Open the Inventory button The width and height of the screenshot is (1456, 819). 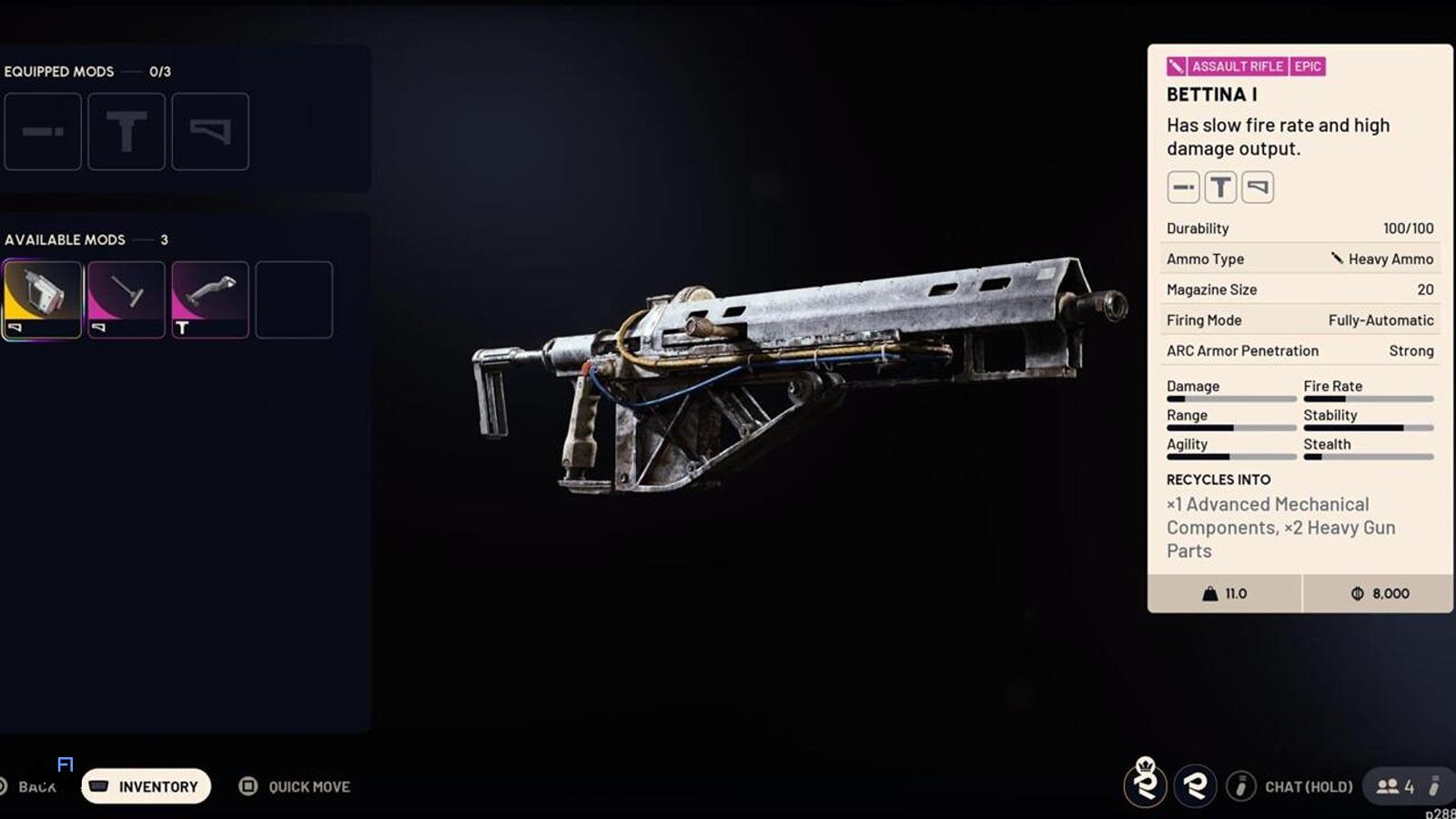click(147, 786)
